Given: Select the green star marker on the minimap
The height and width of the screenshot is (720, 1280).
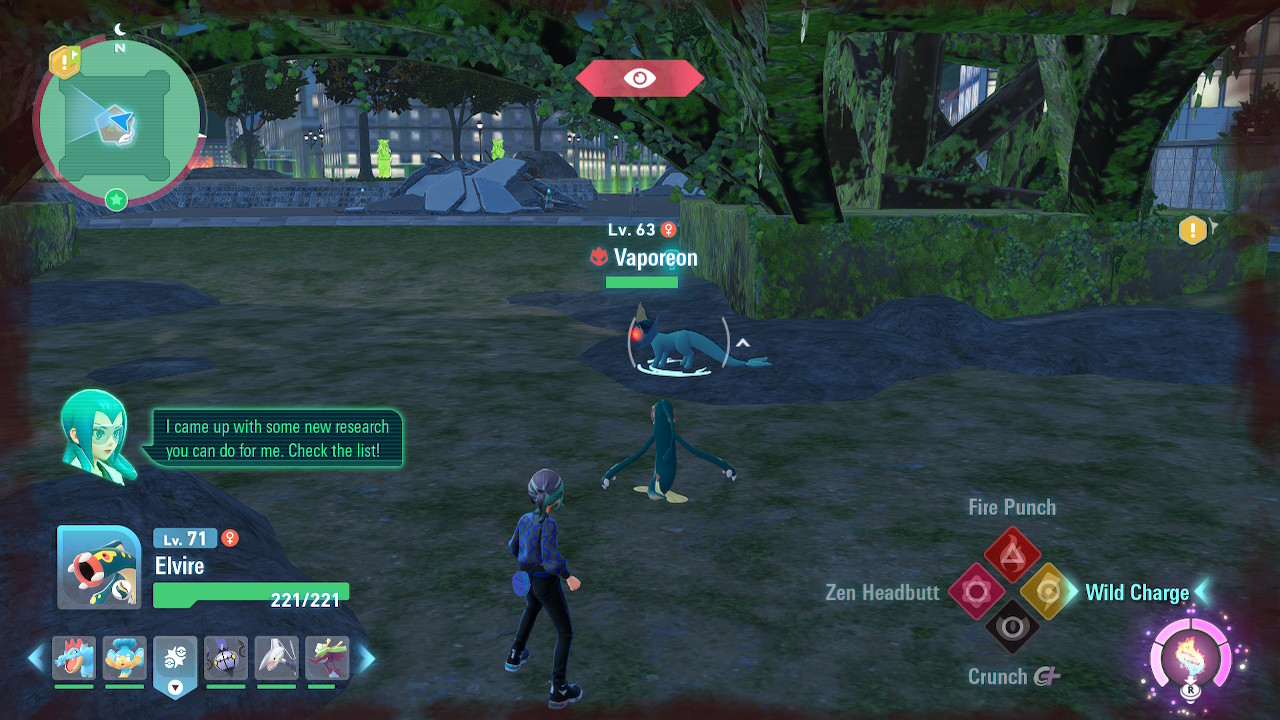Looking at the screenshot, I should (116, 200).
